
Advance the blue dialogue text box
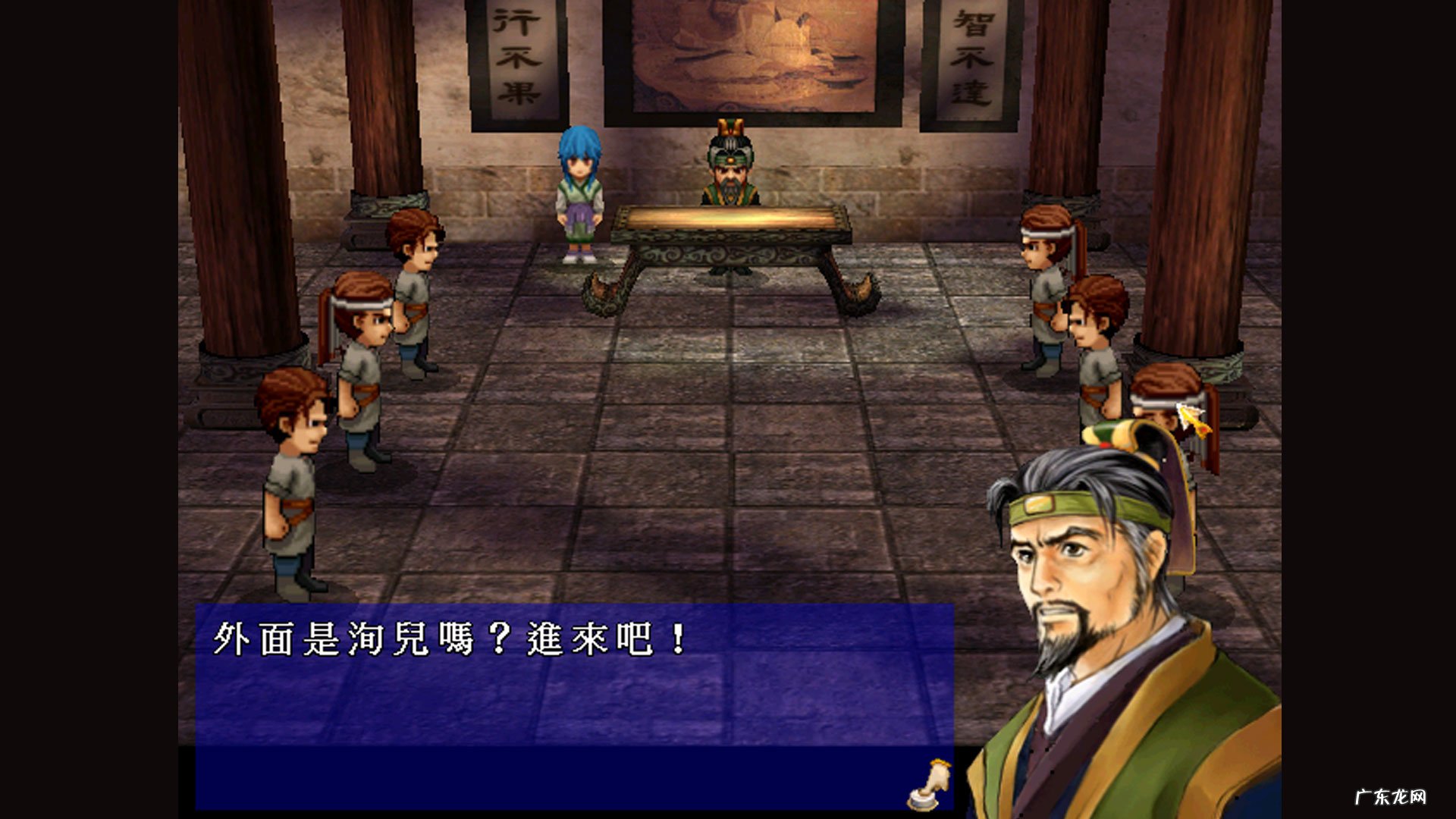[573, 705]
